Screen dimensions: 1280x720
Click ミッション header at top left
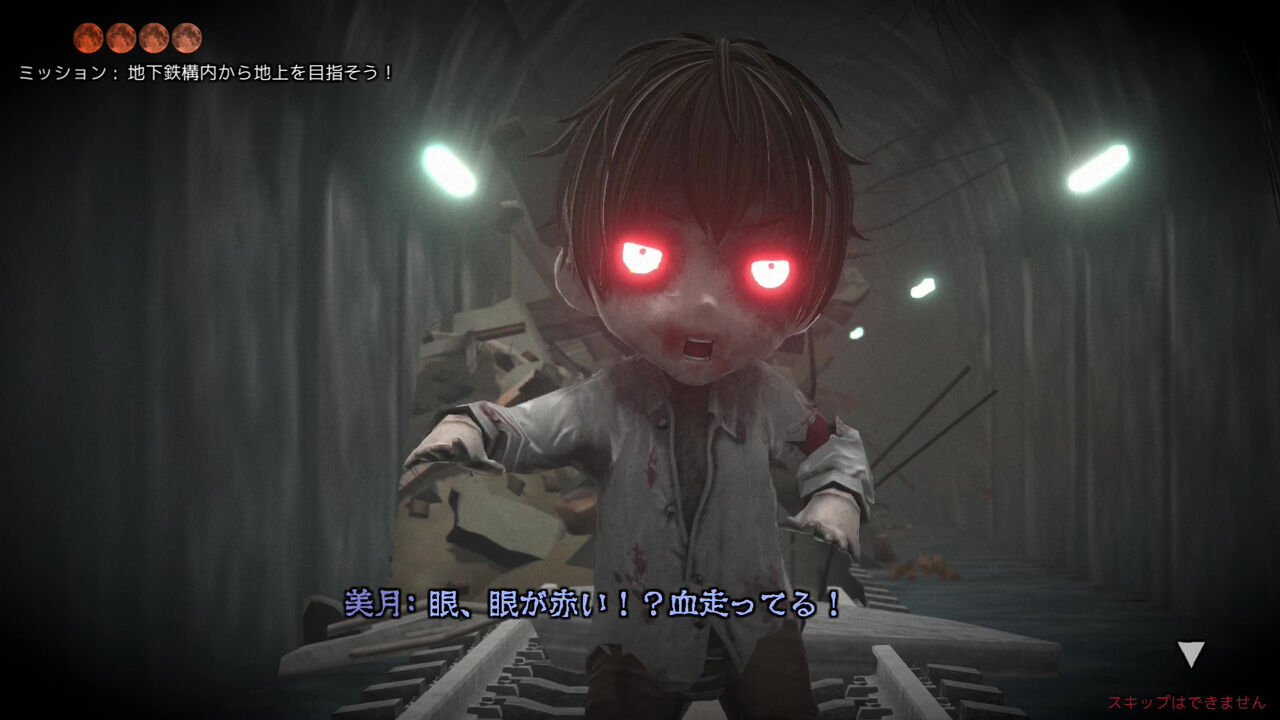pyautogui.click(x=60, y=70)
